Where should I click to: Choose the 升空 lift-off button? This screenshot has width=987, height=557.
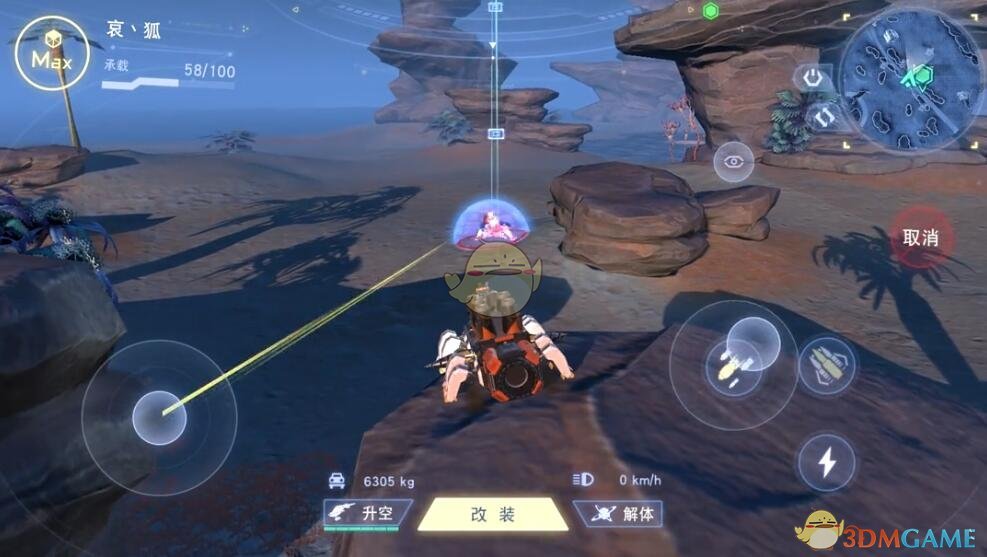[368, 514]
